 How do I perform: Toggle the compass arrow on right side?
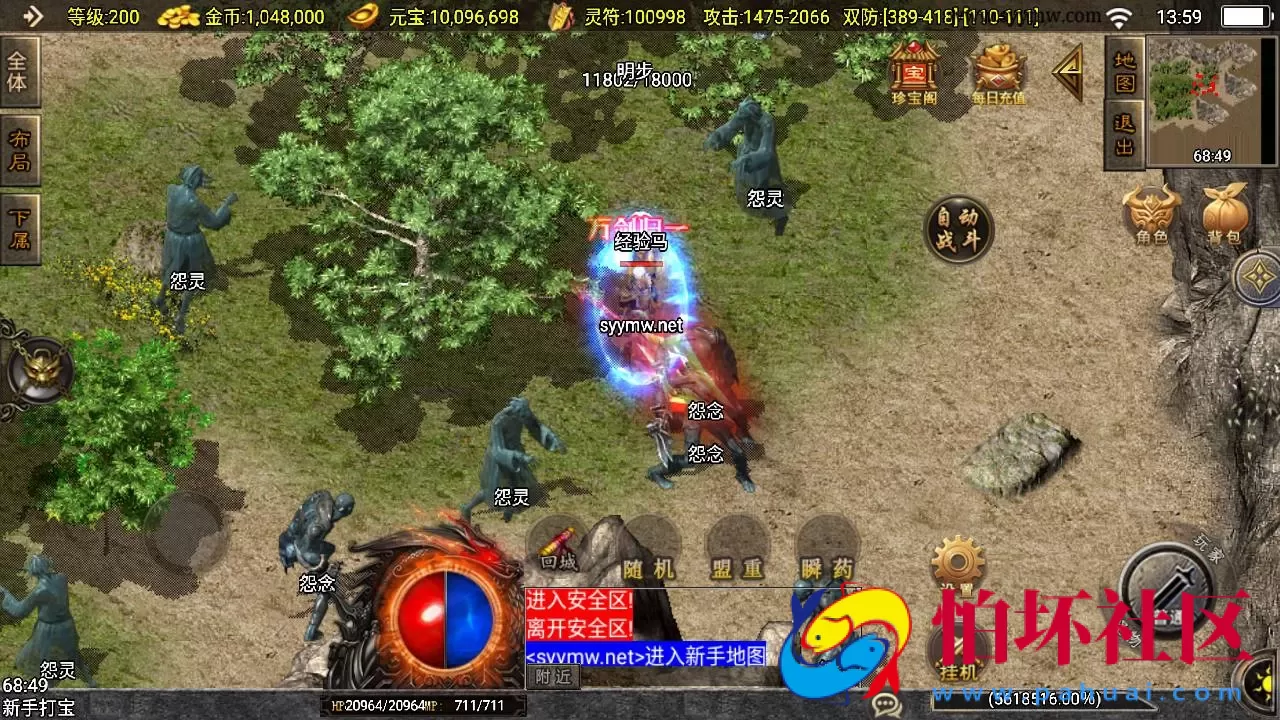click(x=1258, y=276)
